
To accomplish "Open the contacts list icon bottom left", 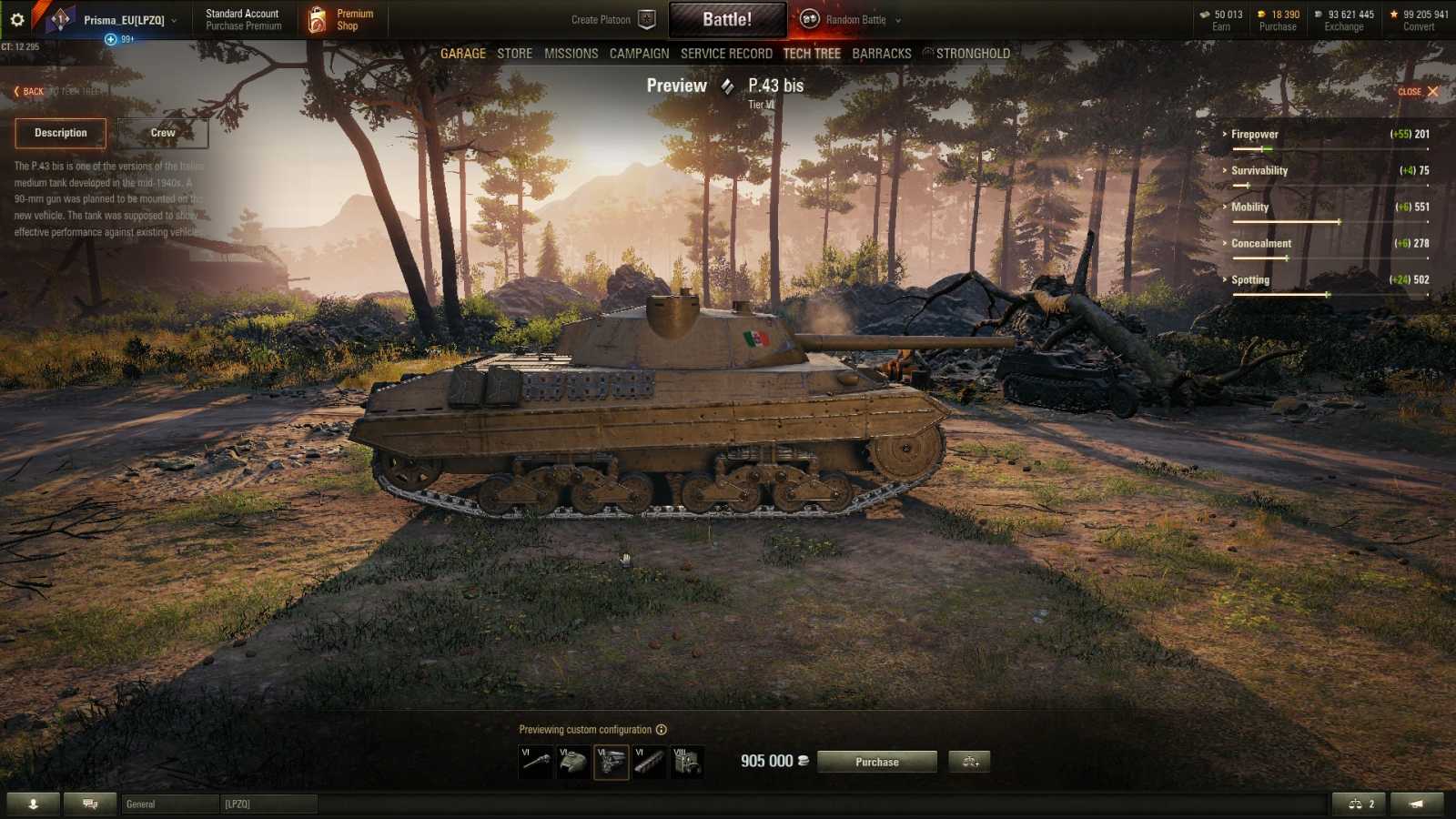I will [35, 804].
